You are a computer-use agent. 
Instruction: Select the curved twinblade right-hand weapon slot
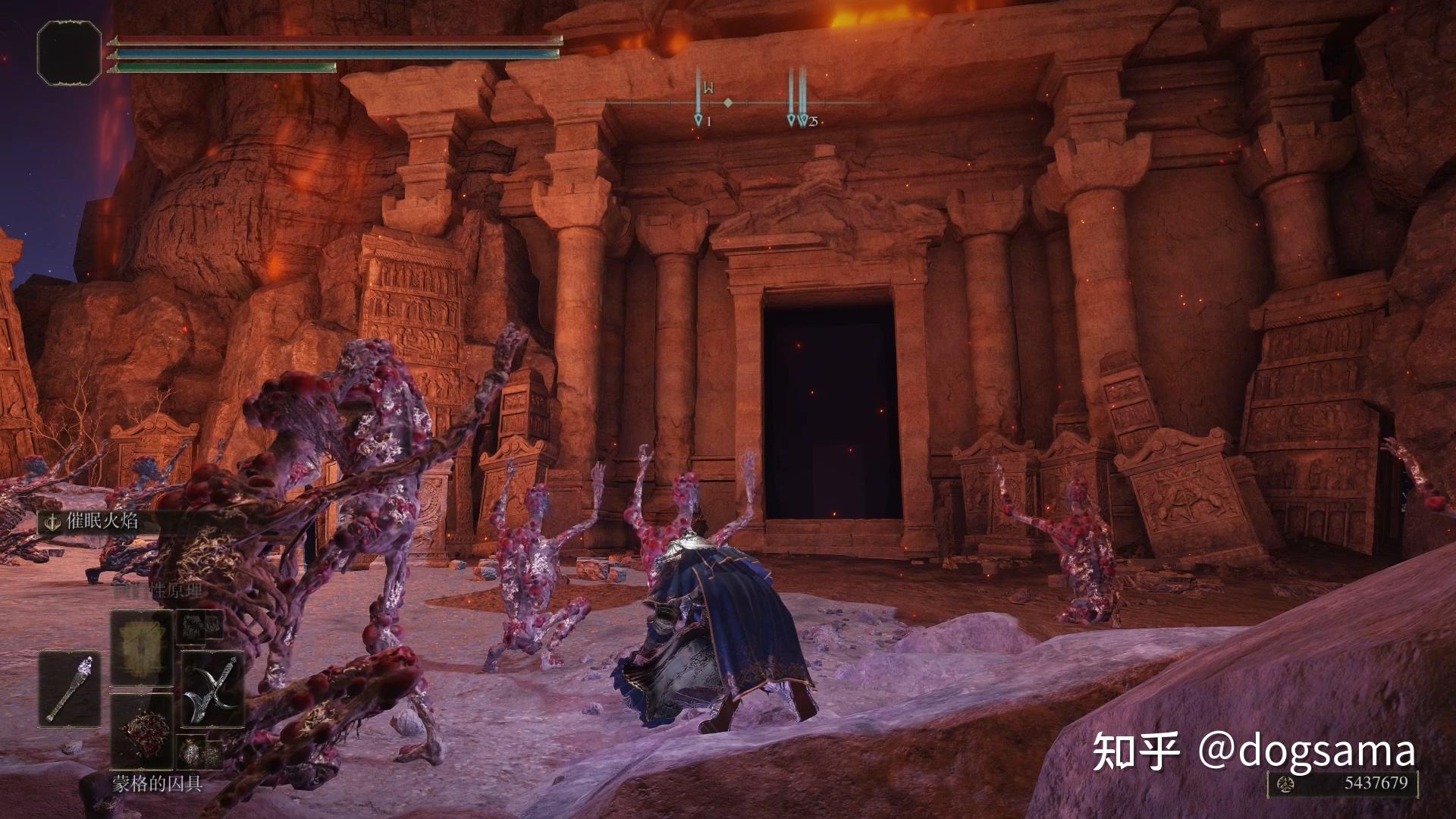pyautogui.click(x=212, y=689)
